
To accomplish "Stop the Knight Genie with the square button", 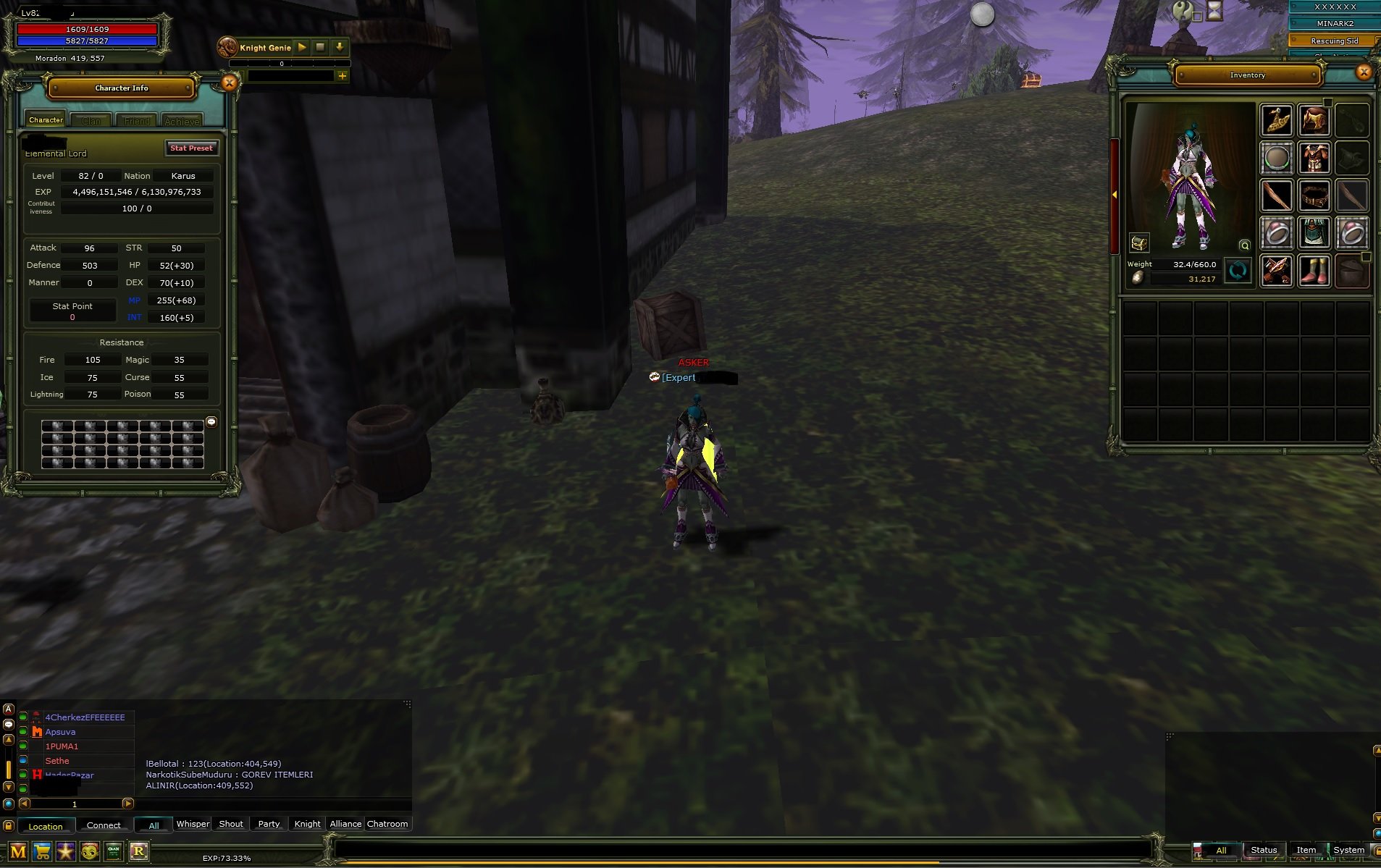I will pos(319,46).
